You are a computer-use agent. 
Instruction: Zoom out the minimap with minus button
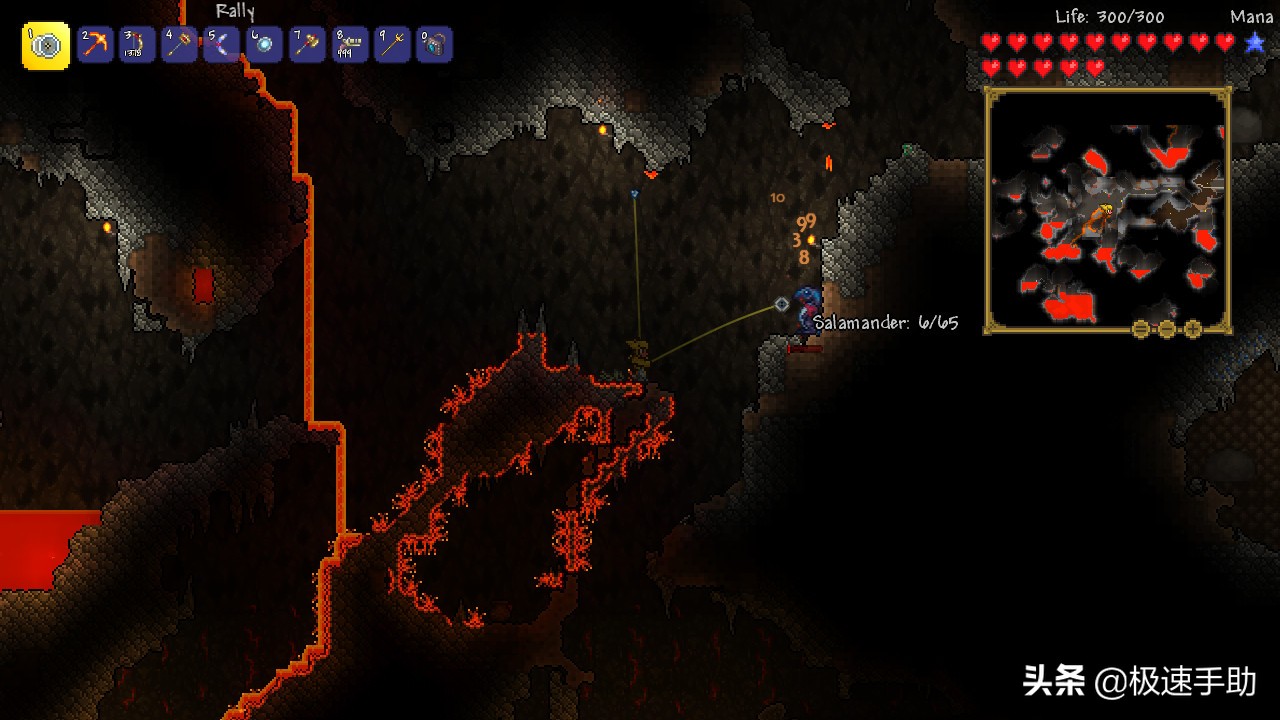[1141, 329]
